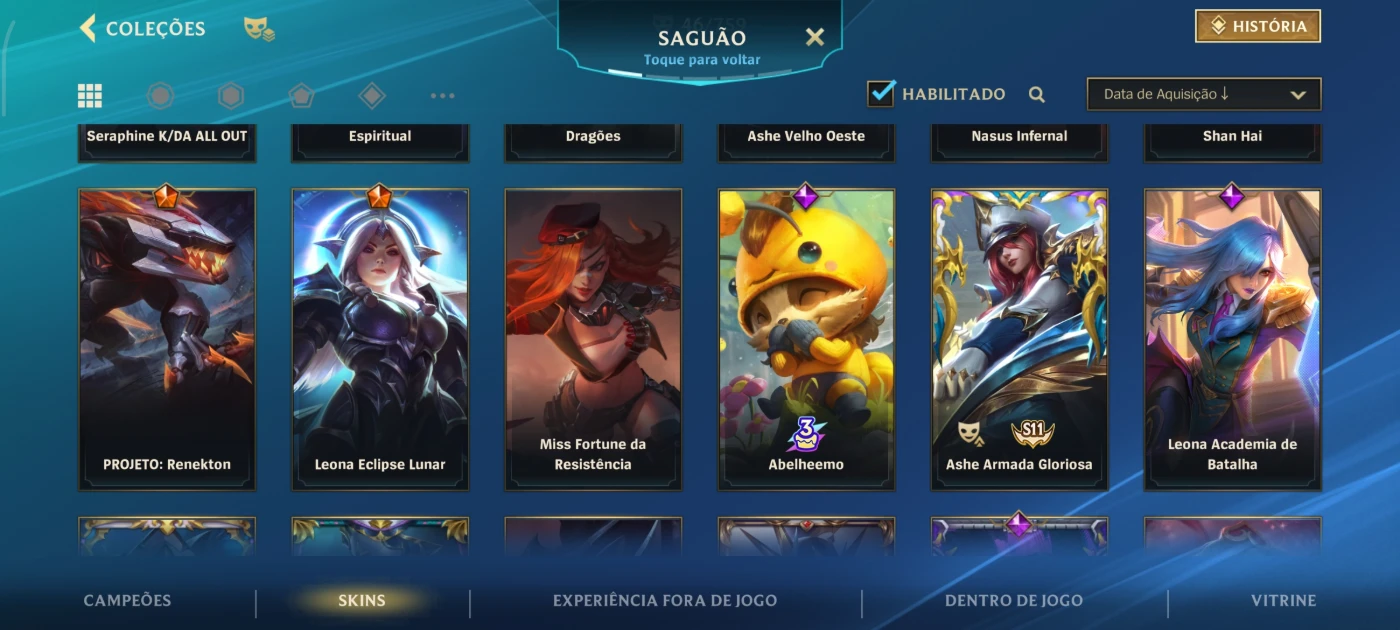Open the História button
This screenshot has height=630, width=1400.
click(x=1257, y=27)
